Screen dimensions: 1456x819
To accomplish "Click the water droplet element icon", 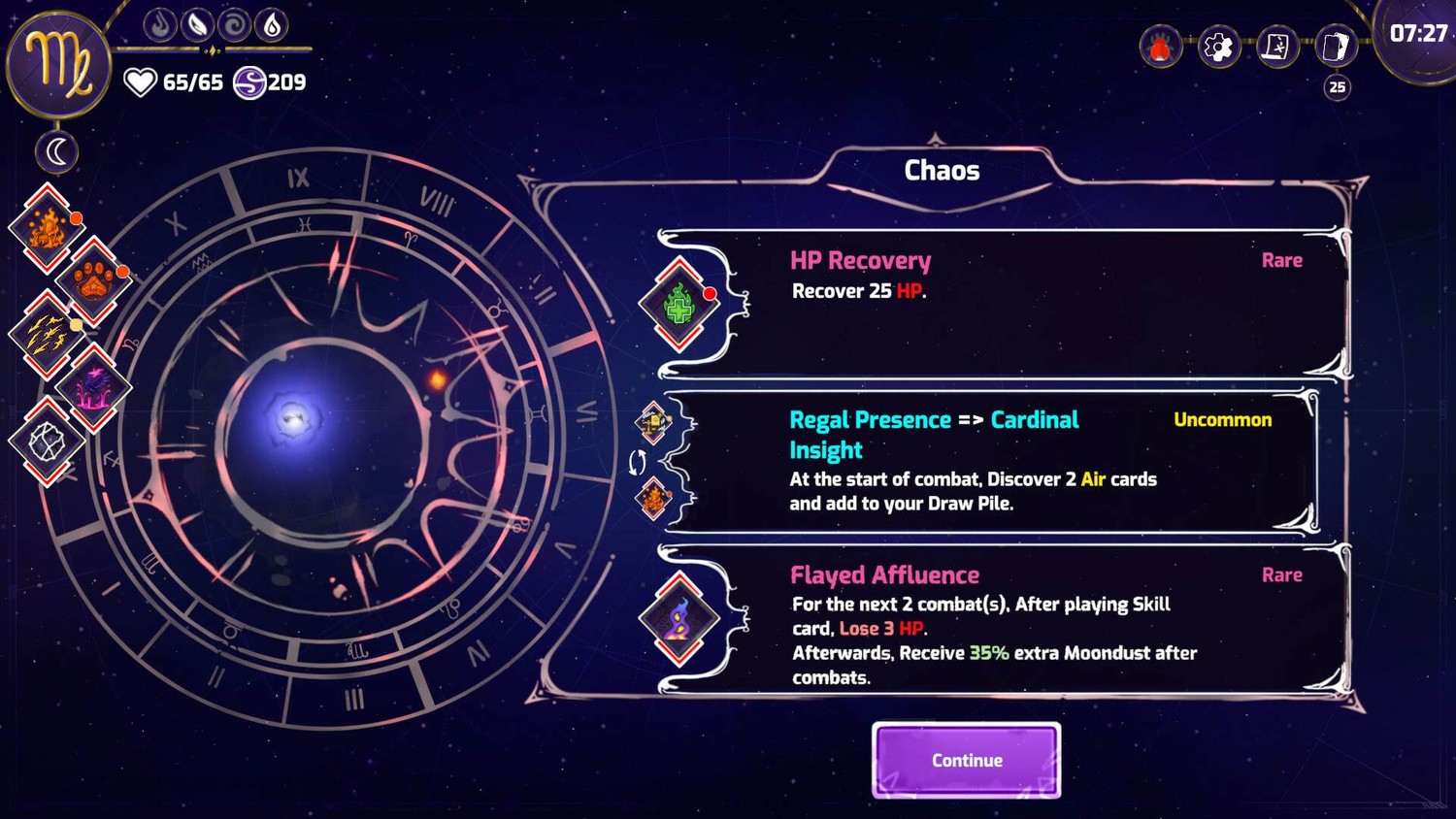I will click(x=272, y=24).
